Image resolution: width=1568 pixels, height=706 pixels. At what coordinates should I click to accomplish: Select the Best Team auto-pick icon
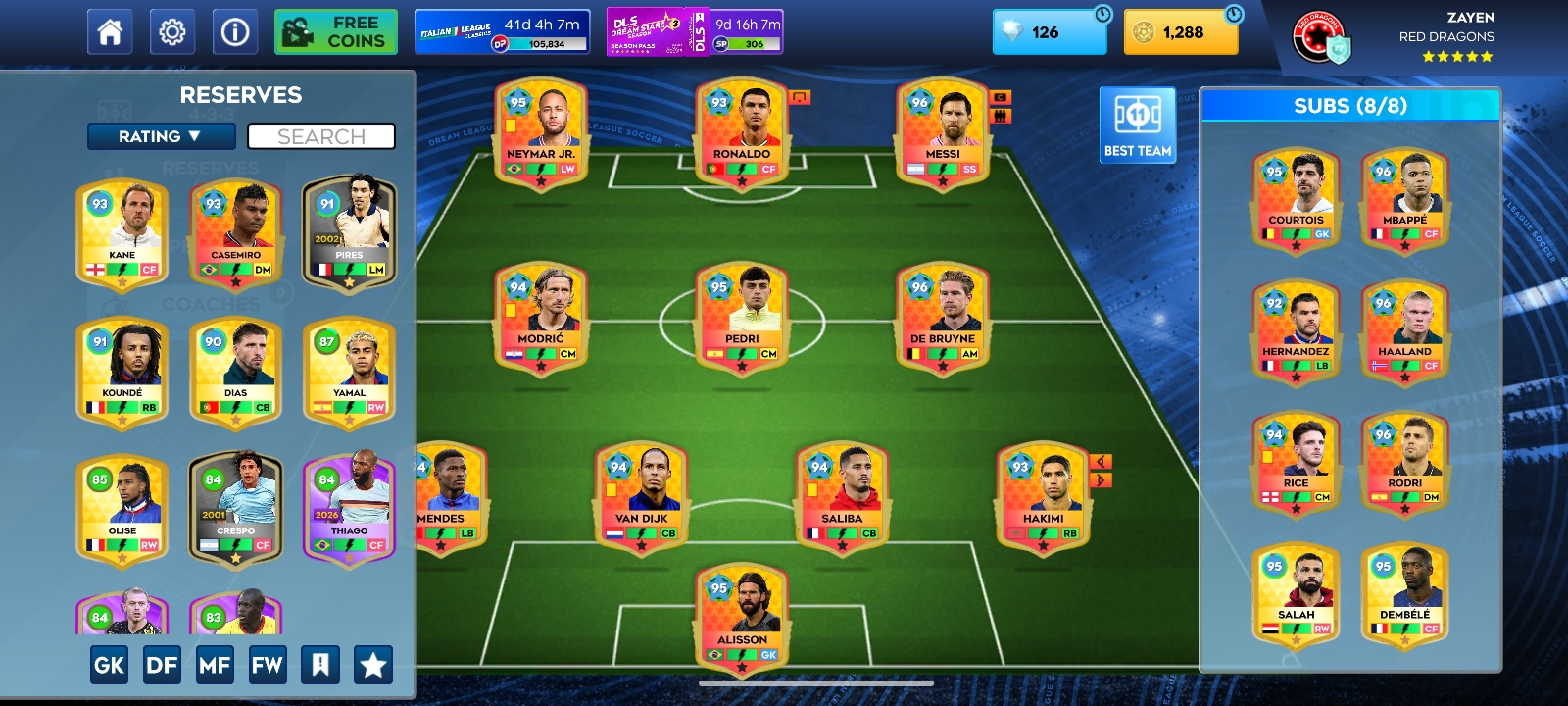coord(1137,125)
